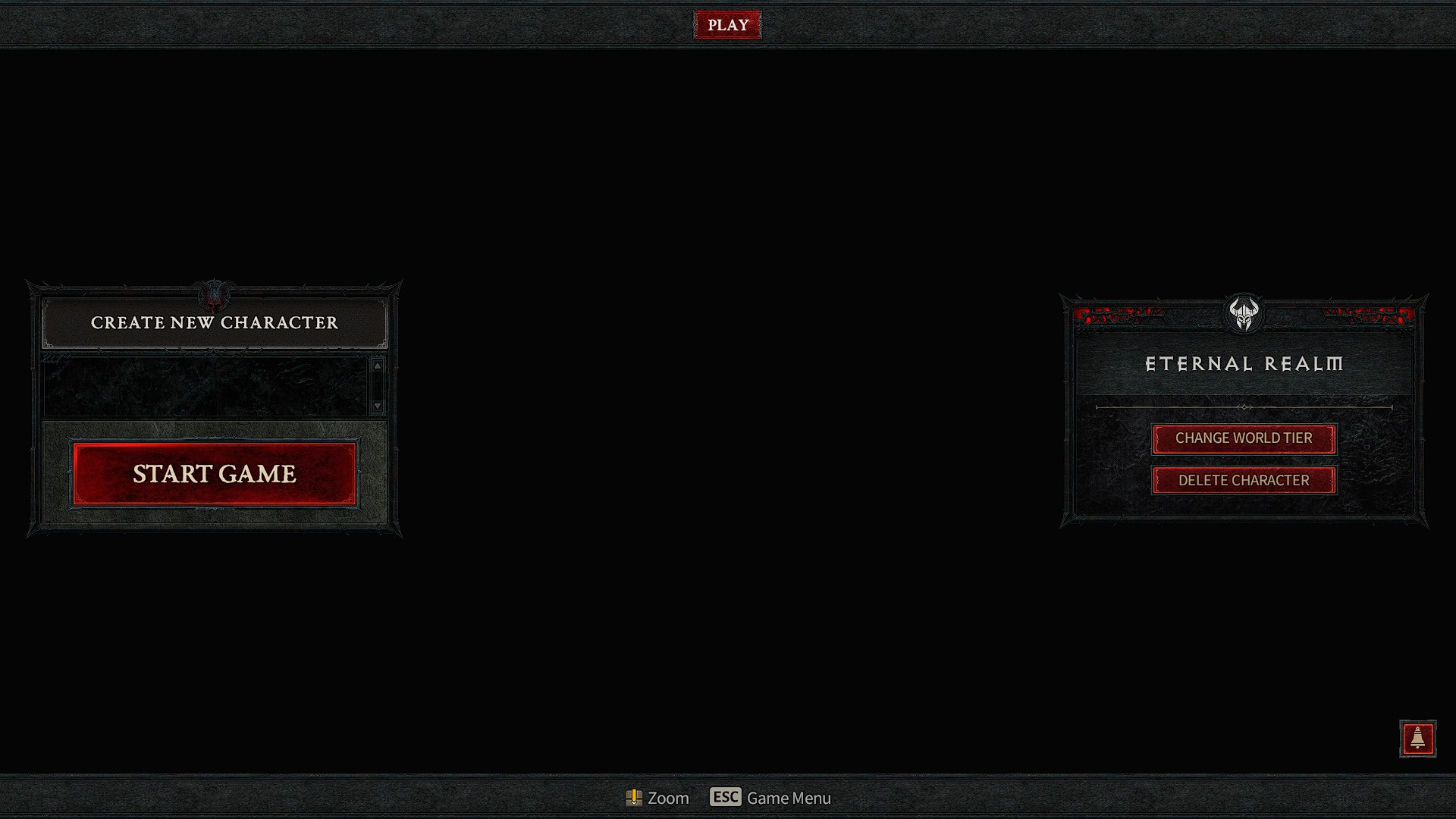The height and width of the screenshot is (819, 1456).
Task: Click the Zoom mouse-wheel icon in the bottom bar
Action: [x=635, y=798]
